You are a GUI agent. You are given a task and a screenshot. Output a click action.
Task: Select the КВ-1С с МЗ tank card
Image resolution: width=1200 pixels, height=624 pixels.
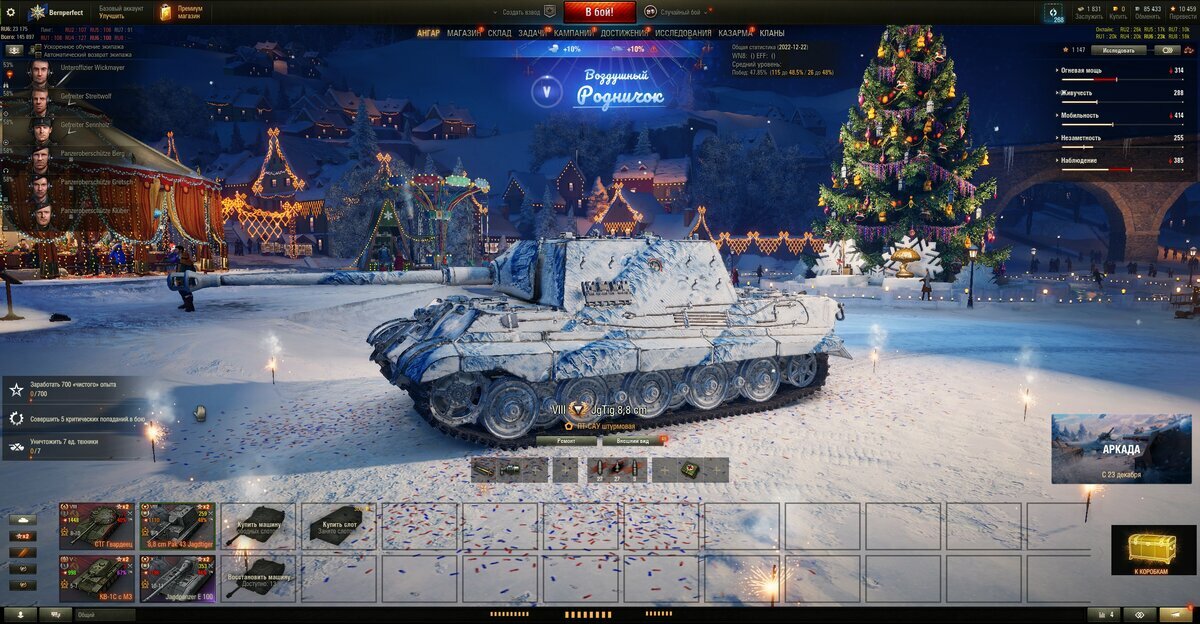pyautogui.click(x=97, y=578)
